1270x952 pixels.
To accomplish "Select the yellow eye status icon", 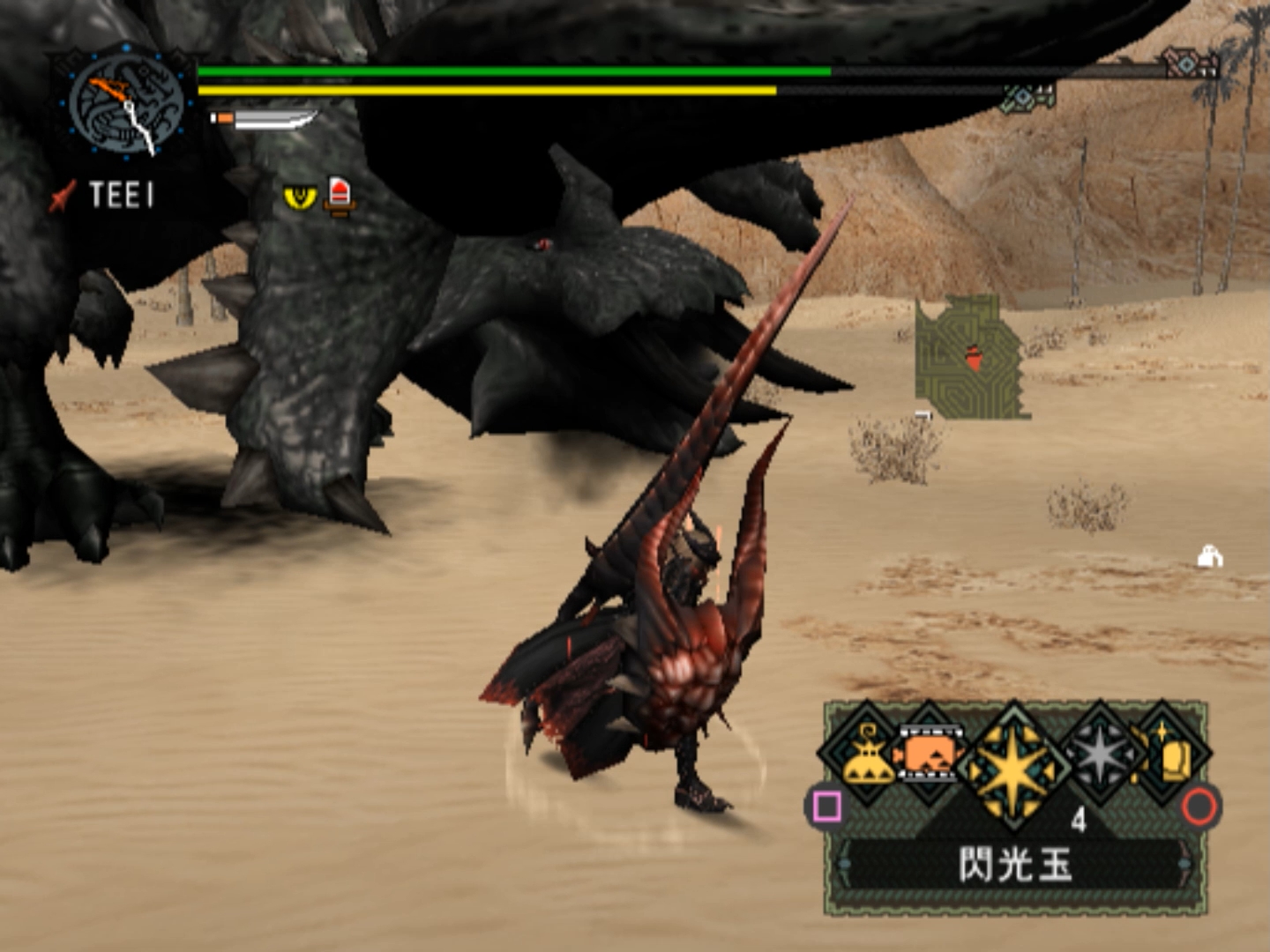I will (x=300, y=197).
